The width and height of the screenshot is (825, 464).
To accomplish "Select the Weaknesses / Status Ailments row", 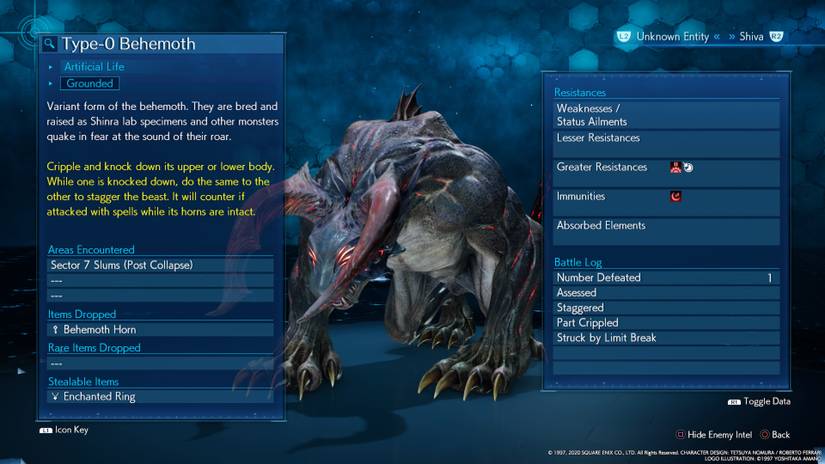I will tap(666, 115).
